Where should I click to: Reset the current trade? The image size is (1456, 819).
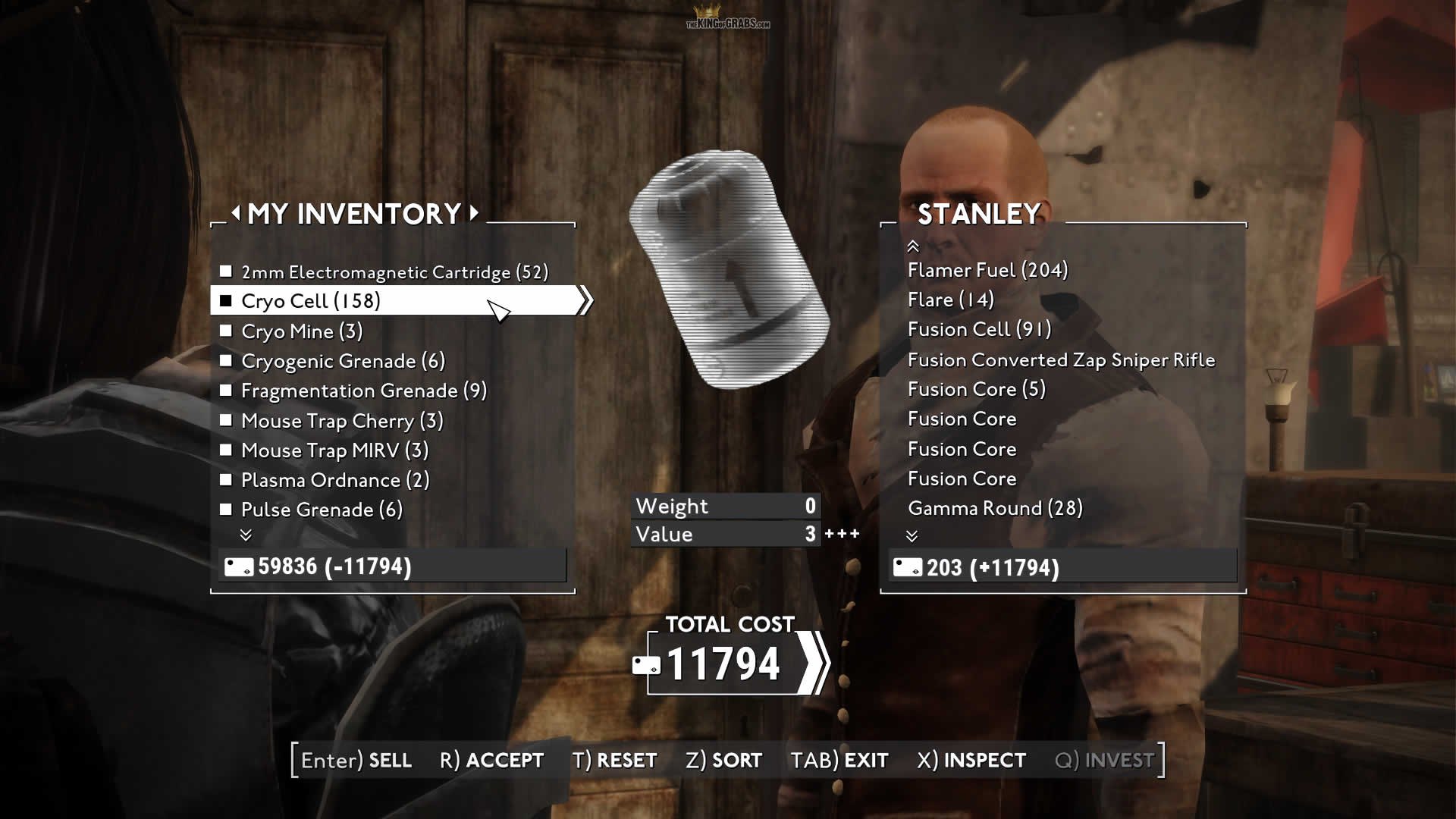point(615,760)
